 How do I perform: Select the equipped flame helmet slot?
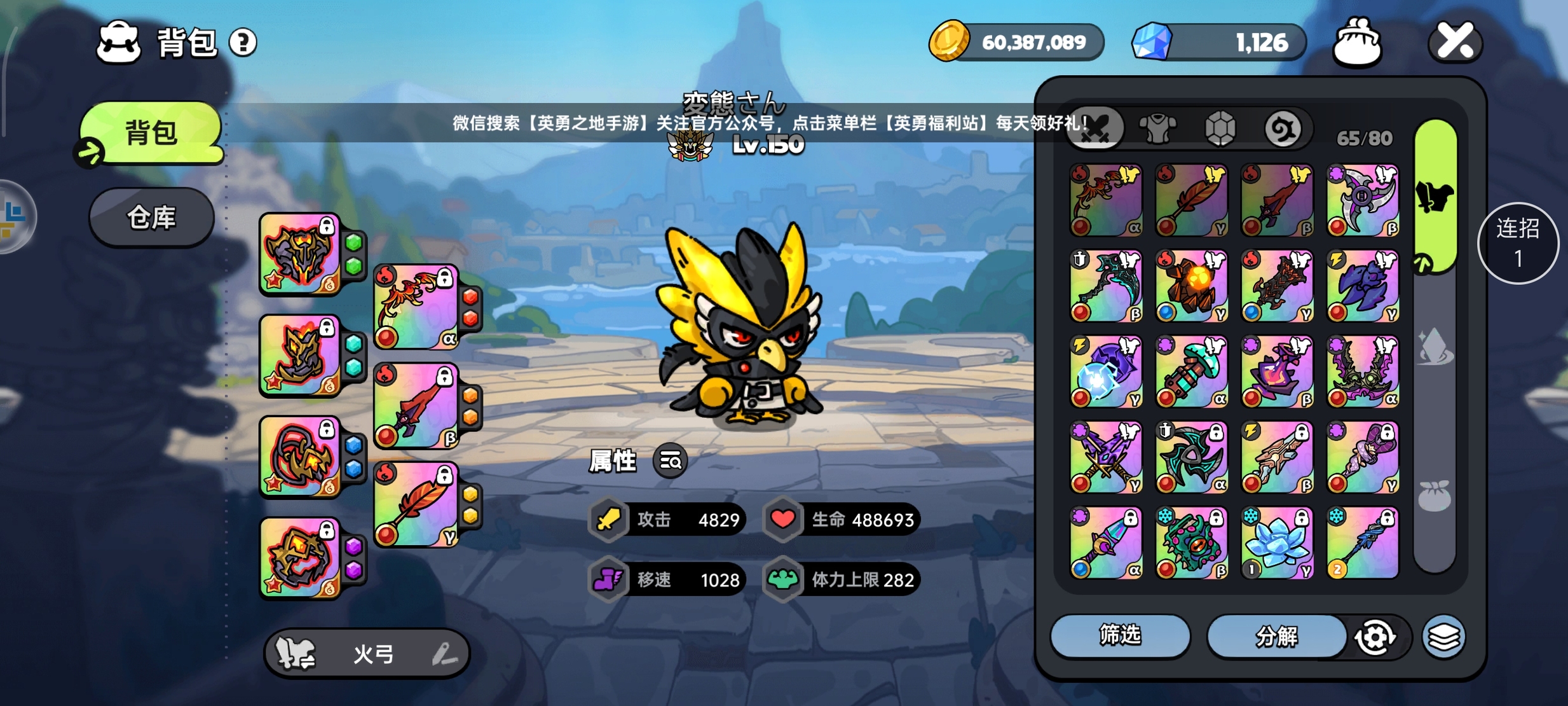click(x=299, y=254)
